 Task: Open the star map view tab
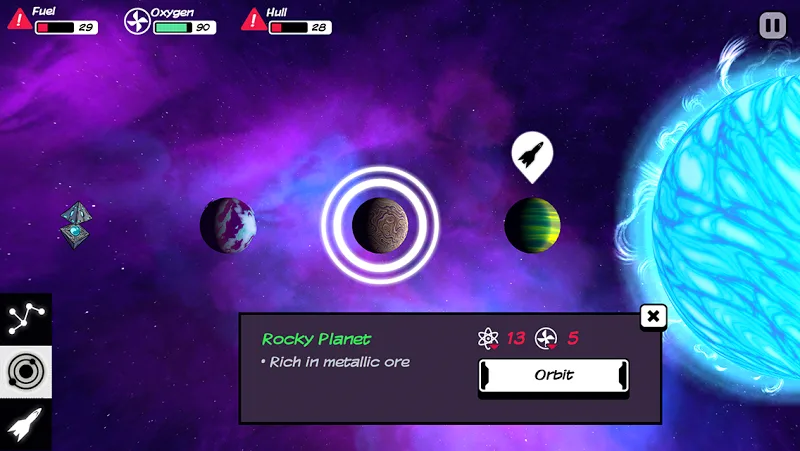click(22, 319)
